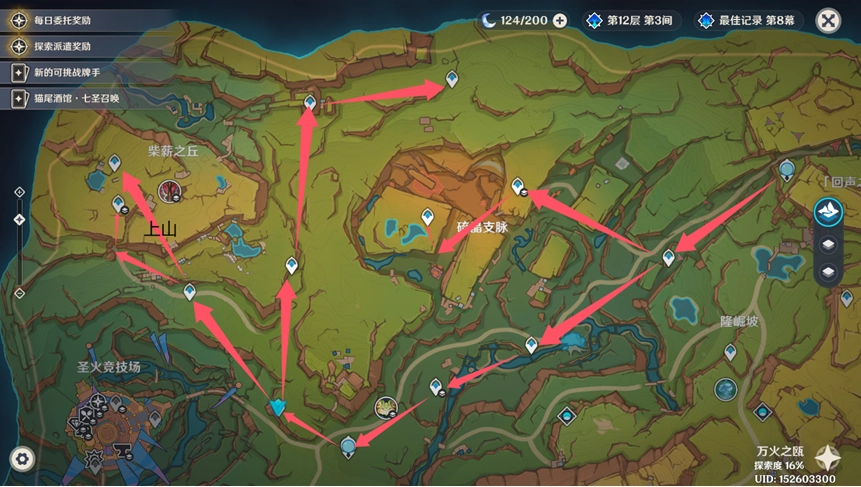Image resolution: width=861 pixels, height=487 pixels.
Task: Open the Spiral Abyss 第12层 第3间 shortcut
Action: pyautogui.click(x=633, y=20)
